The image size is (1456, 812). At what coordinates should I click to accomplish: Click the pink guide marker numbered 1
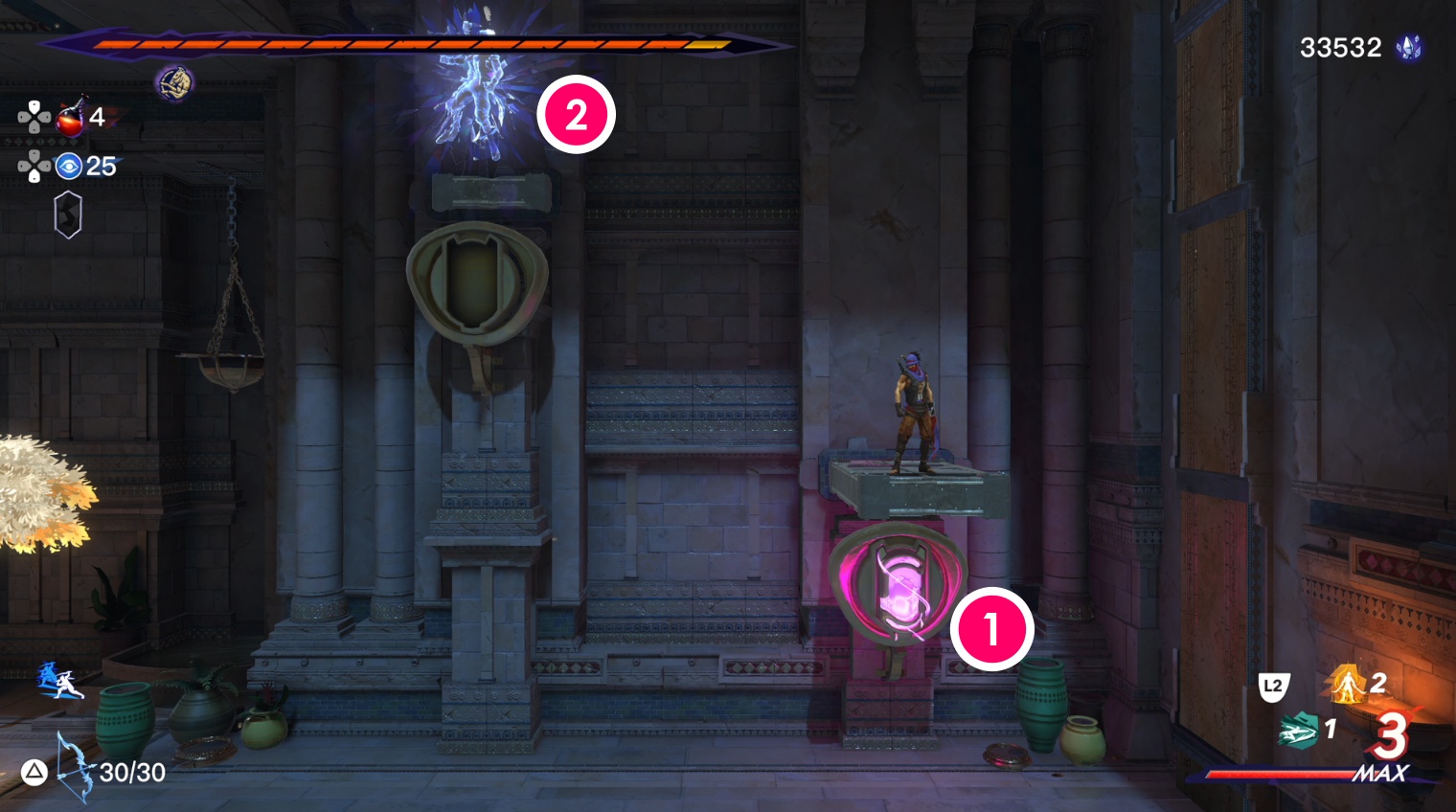991,630
